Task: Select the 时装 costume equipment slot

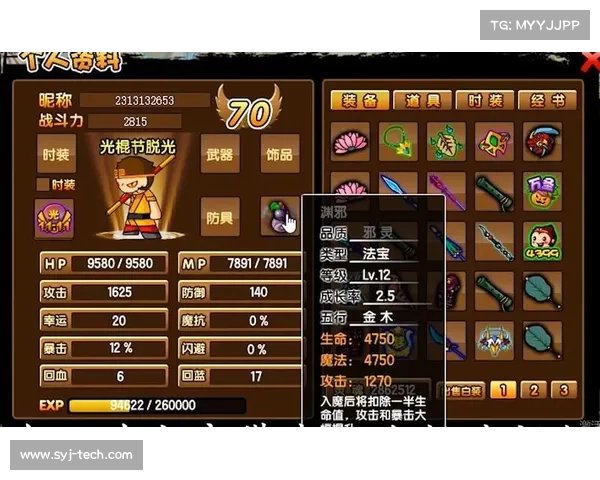Action: coord(55,155)
